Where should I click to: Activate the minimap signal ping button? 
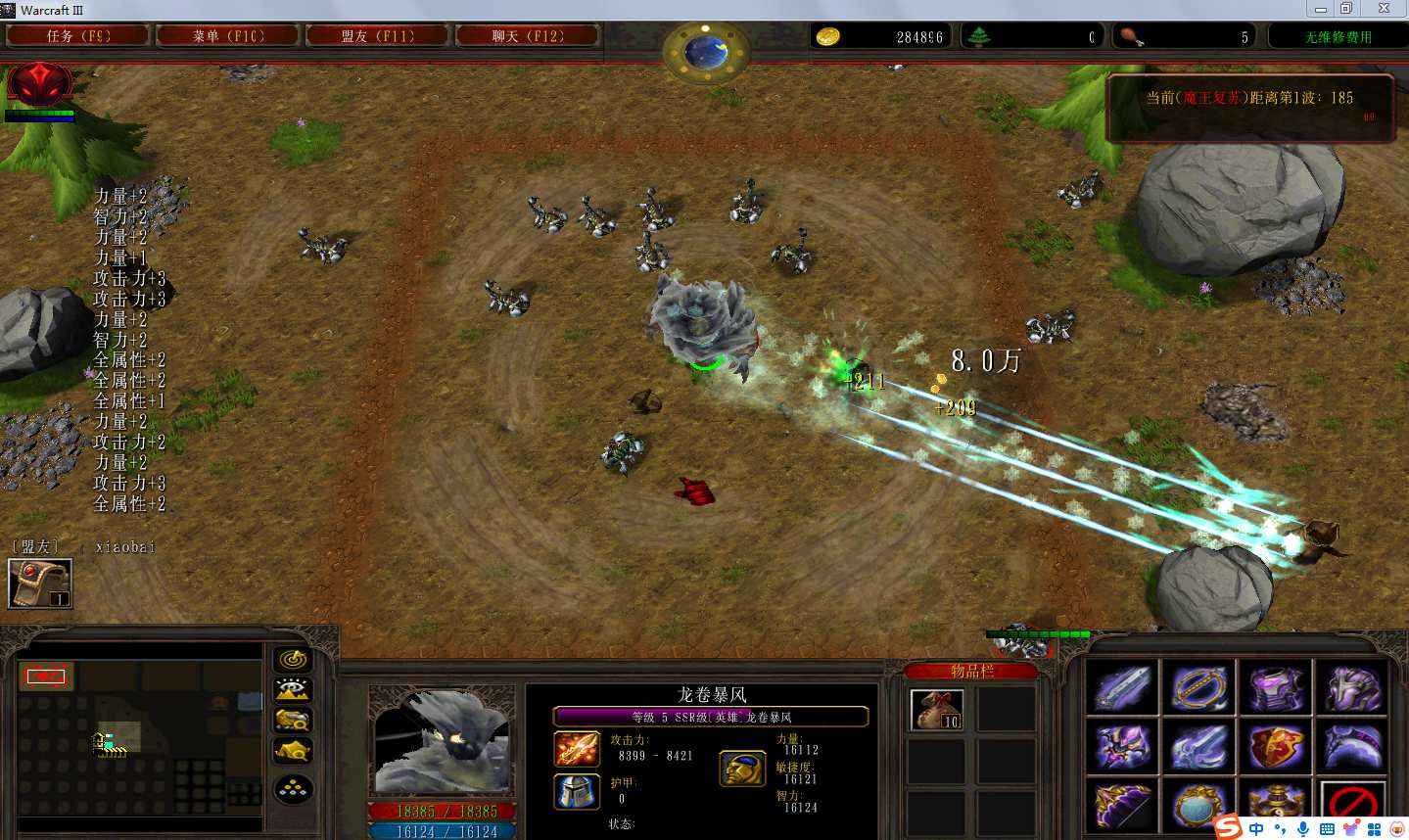(x=293, y=660)
